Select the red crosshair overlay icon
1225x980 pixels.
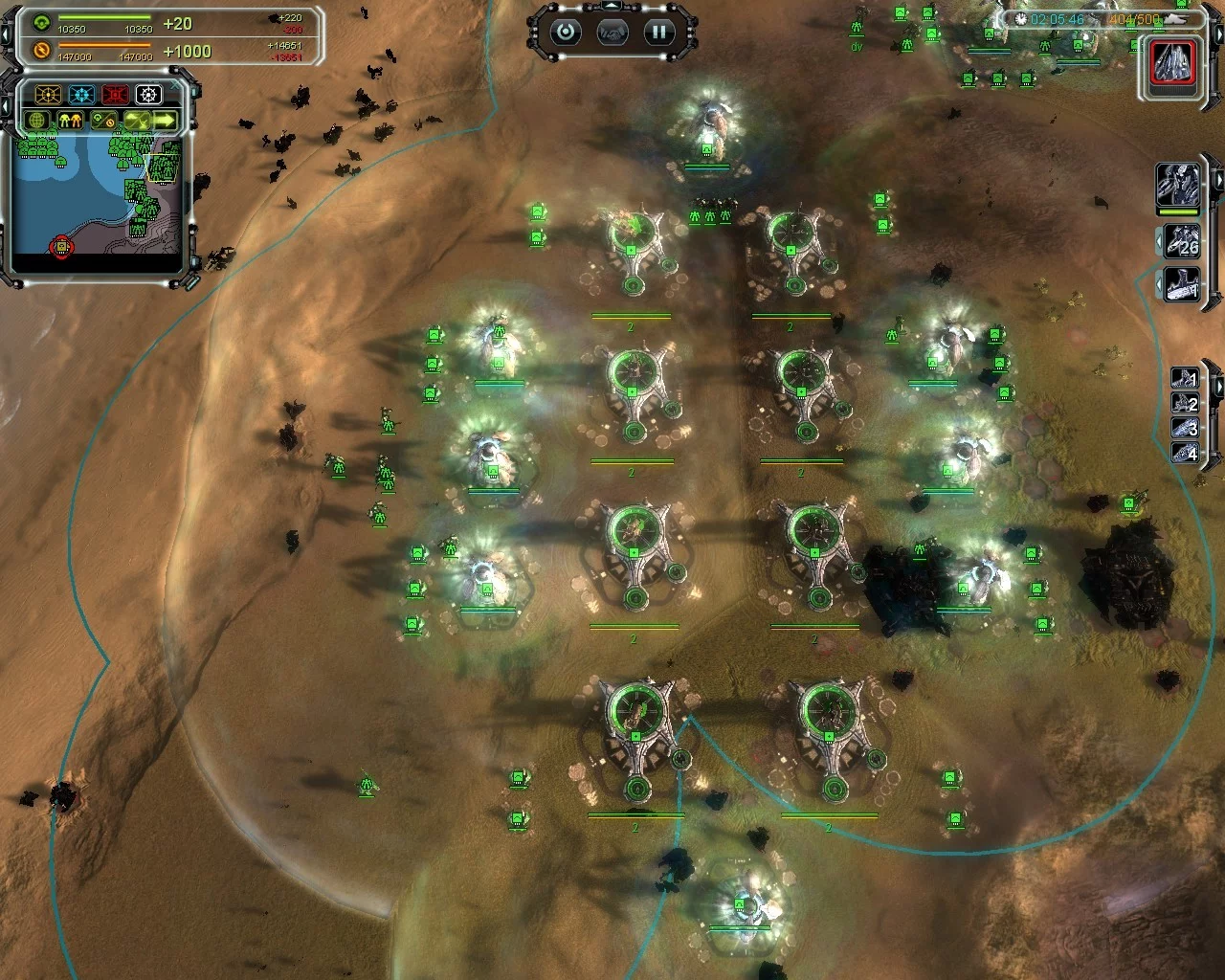115,95
